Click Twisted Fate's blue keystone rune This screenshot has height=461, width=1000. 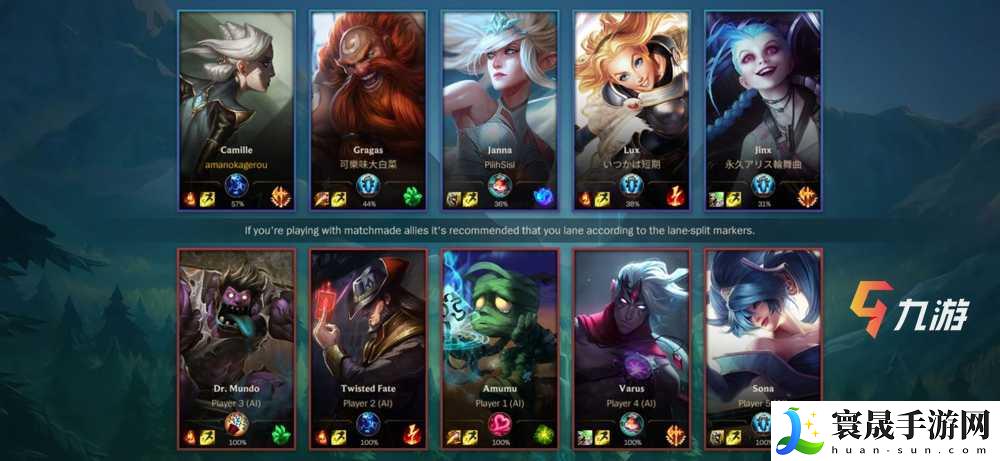[368, 424]
